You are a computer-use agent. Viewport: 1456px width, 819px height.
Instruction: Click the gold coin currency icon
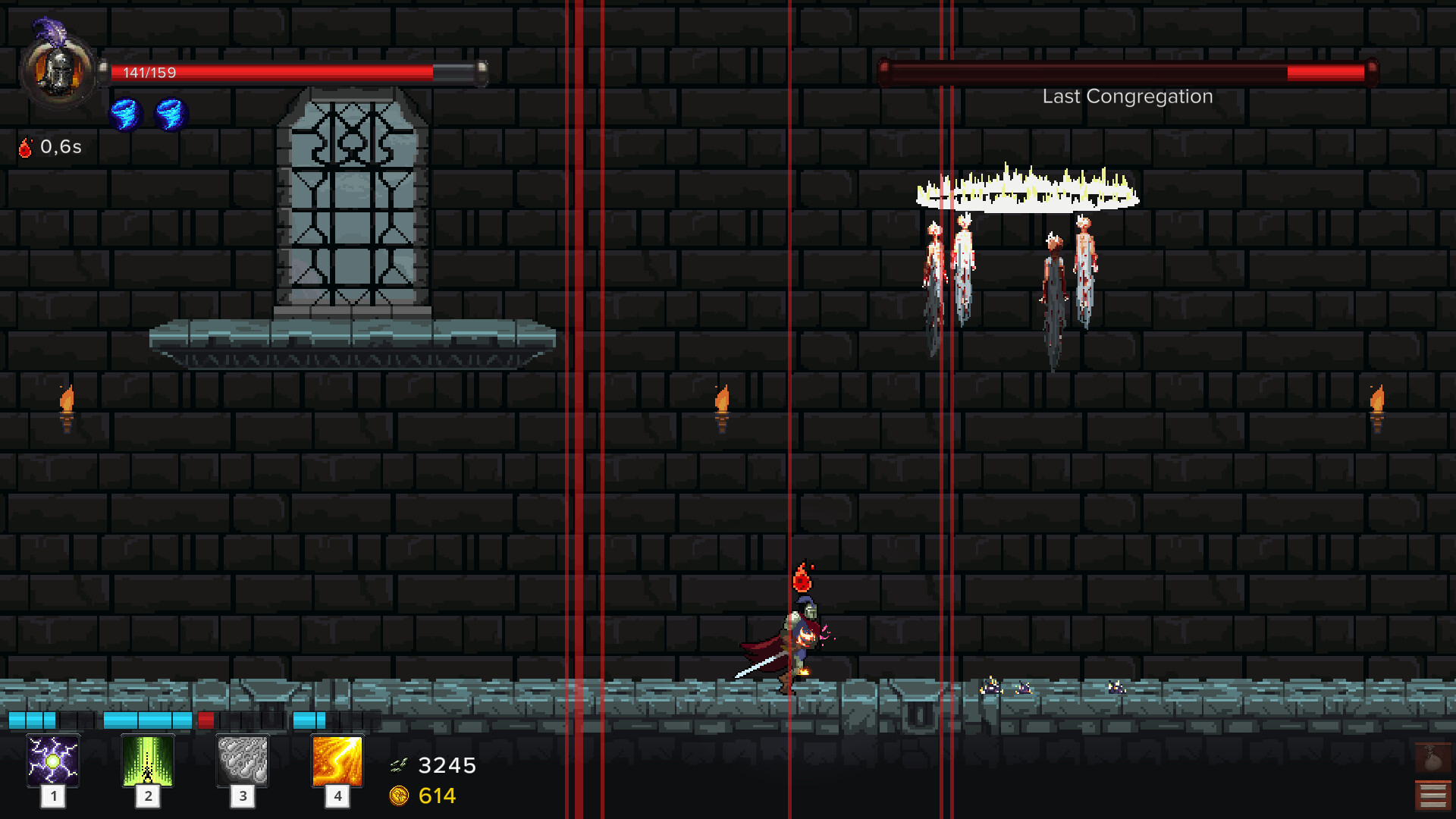click(x=400, y=796)
